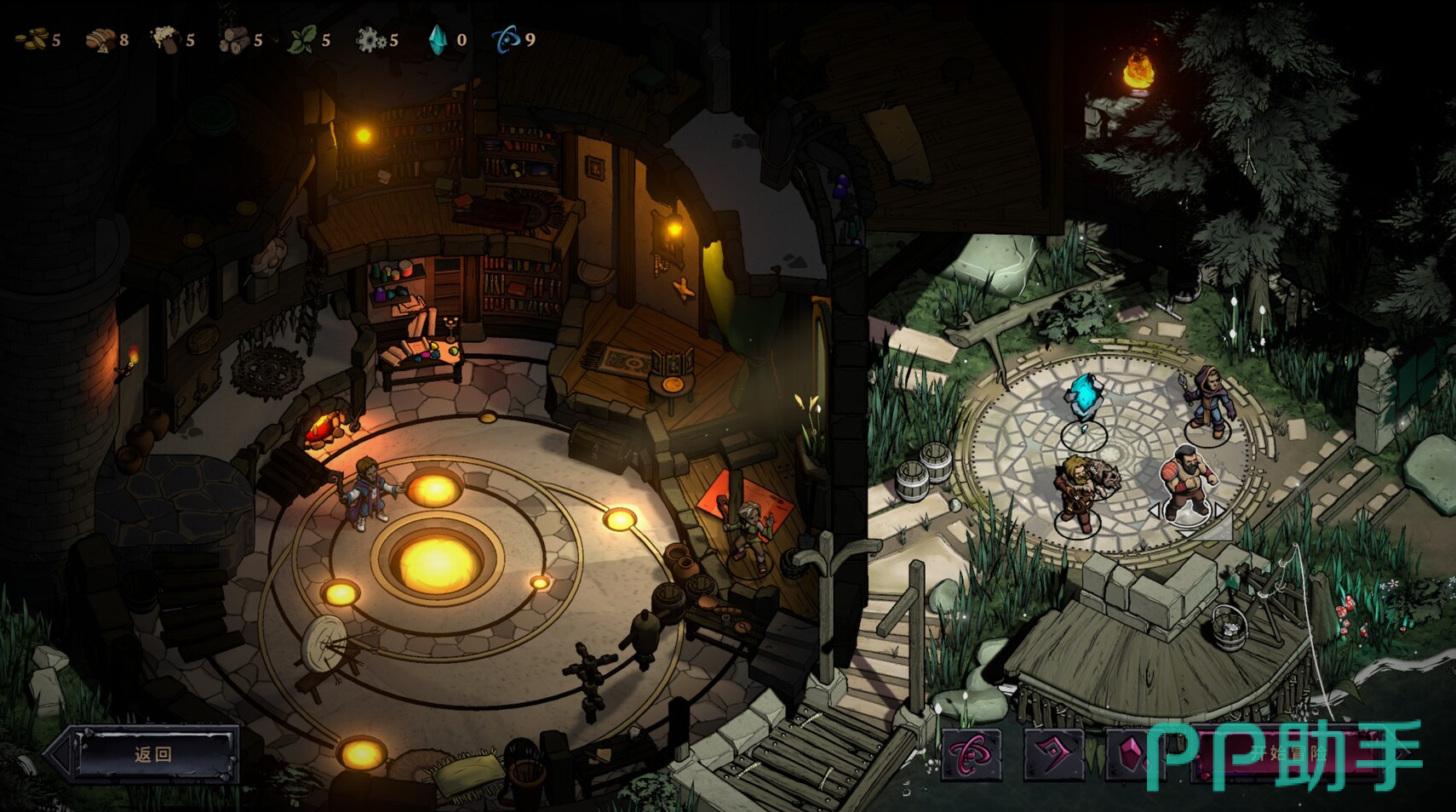1456x812 pixels.
Task: Select the pink angular rune icon
Action: pyautogui.click(x=1053, y=754)
